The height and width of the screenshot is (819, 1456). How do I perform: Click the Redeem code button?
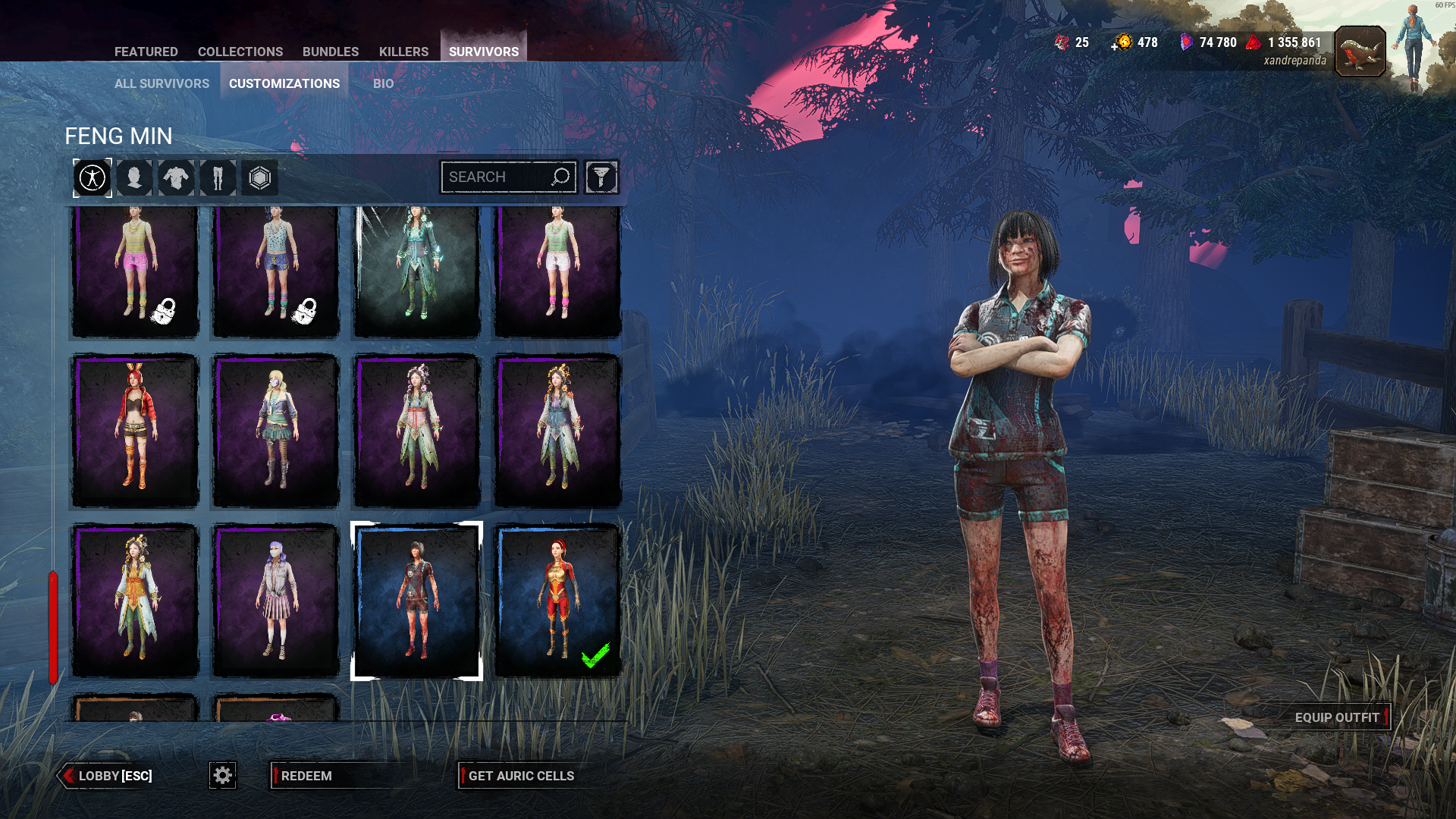(306, 776)
